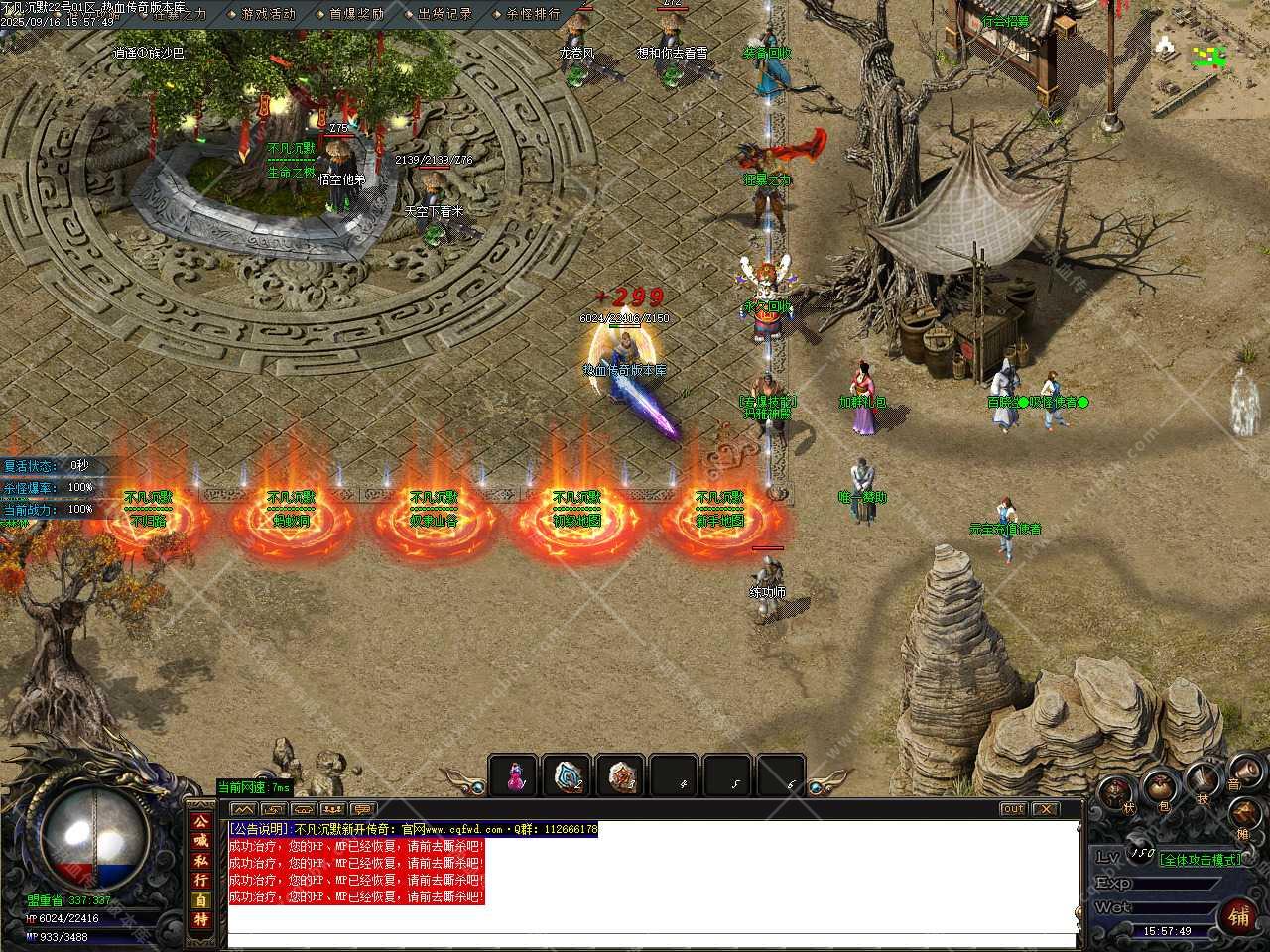Open the 出货记录 drop records menu
This screenshot has height=952, width=1270.
[x=444, y=14]
